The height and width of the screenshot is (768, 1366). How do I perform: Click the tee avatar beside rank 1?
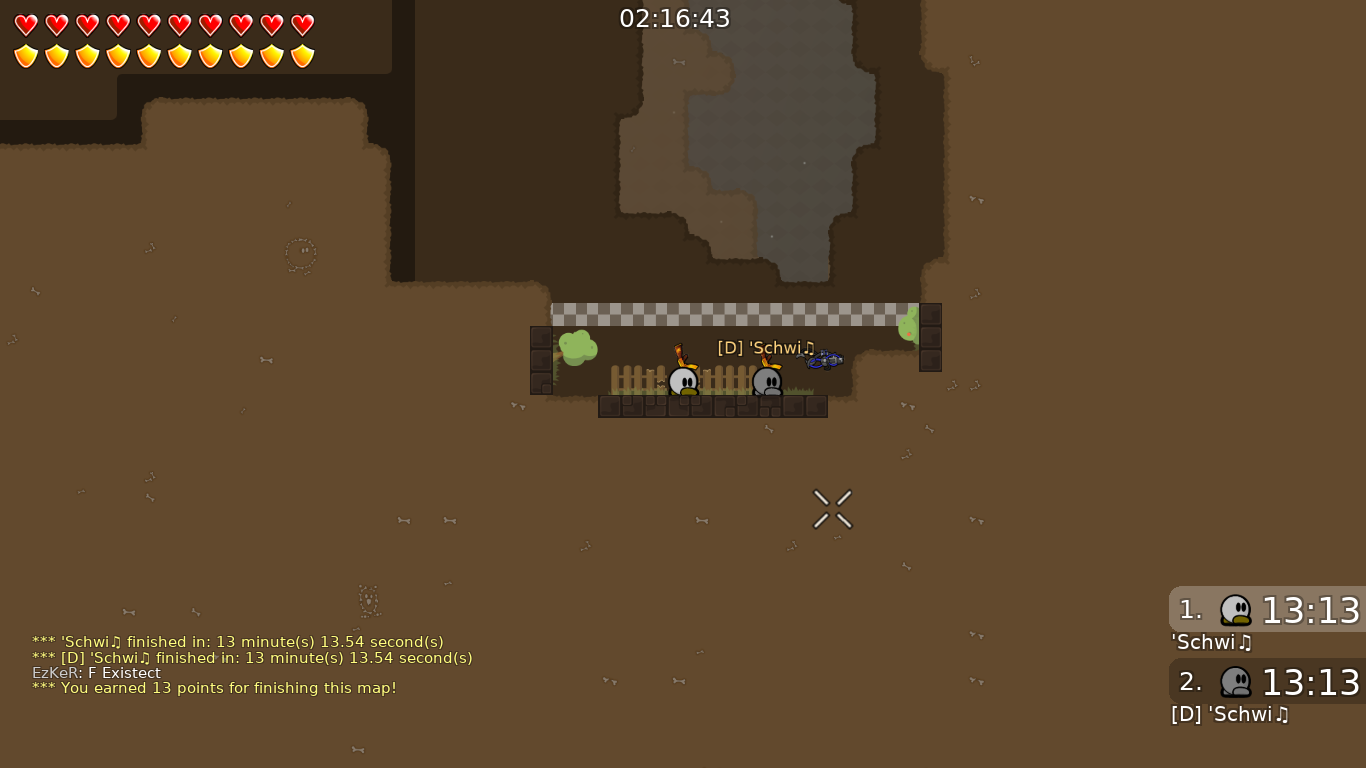coord(1236,610)
